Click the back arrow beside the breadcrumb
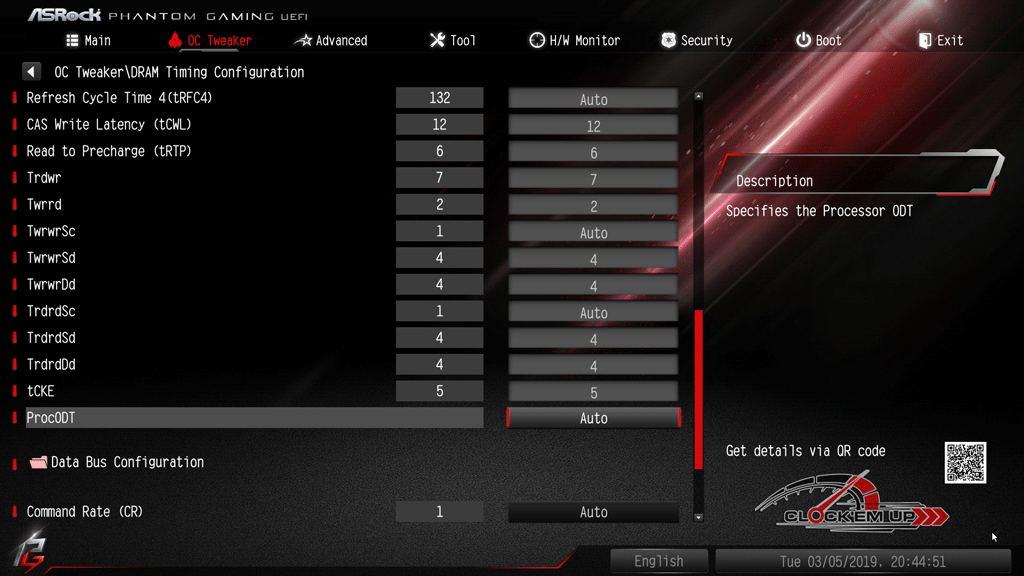This screenshot has width=1024, height=576. click(32, 72)
